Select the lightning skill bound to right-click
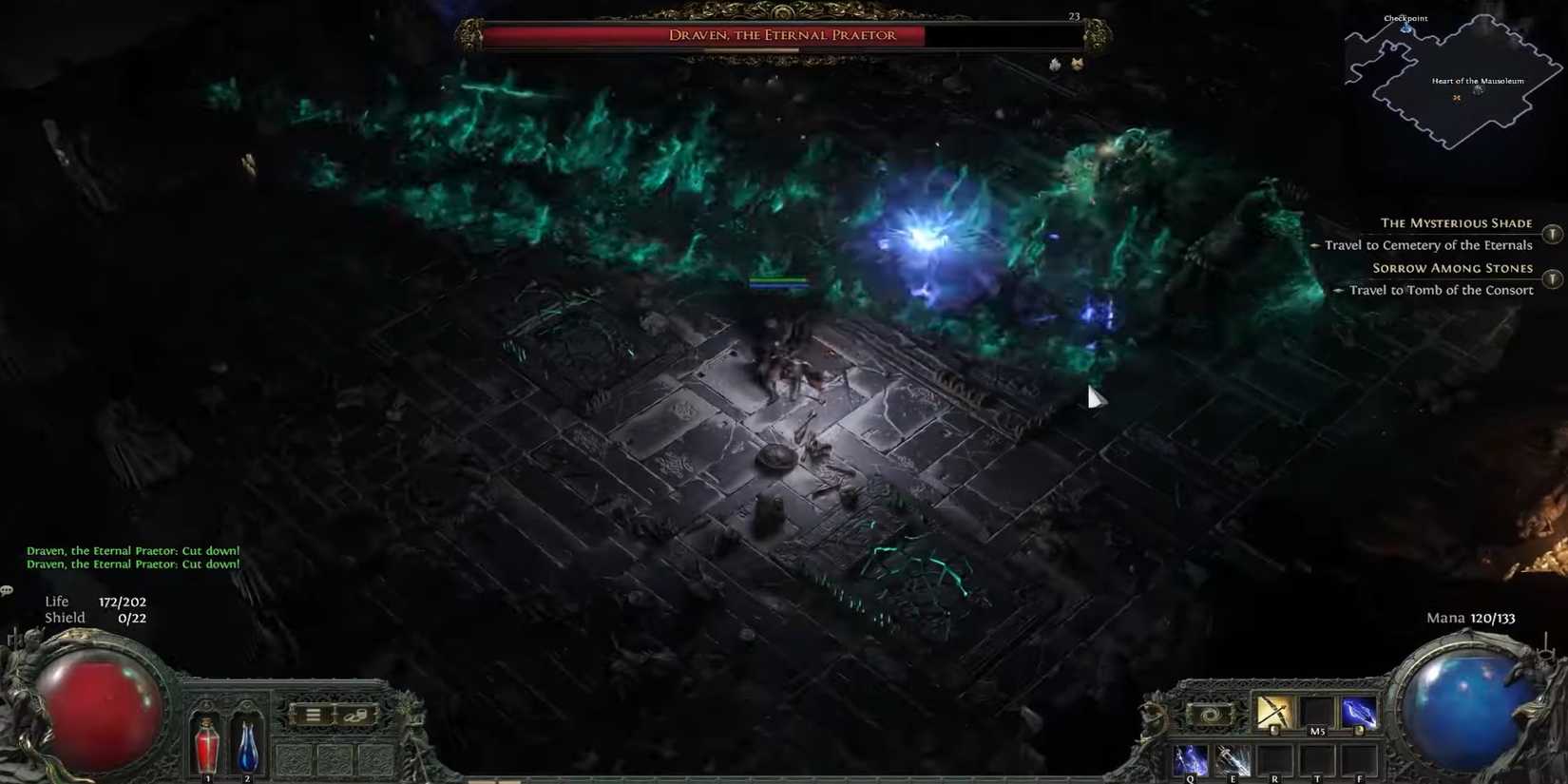 pos(1359,711)
